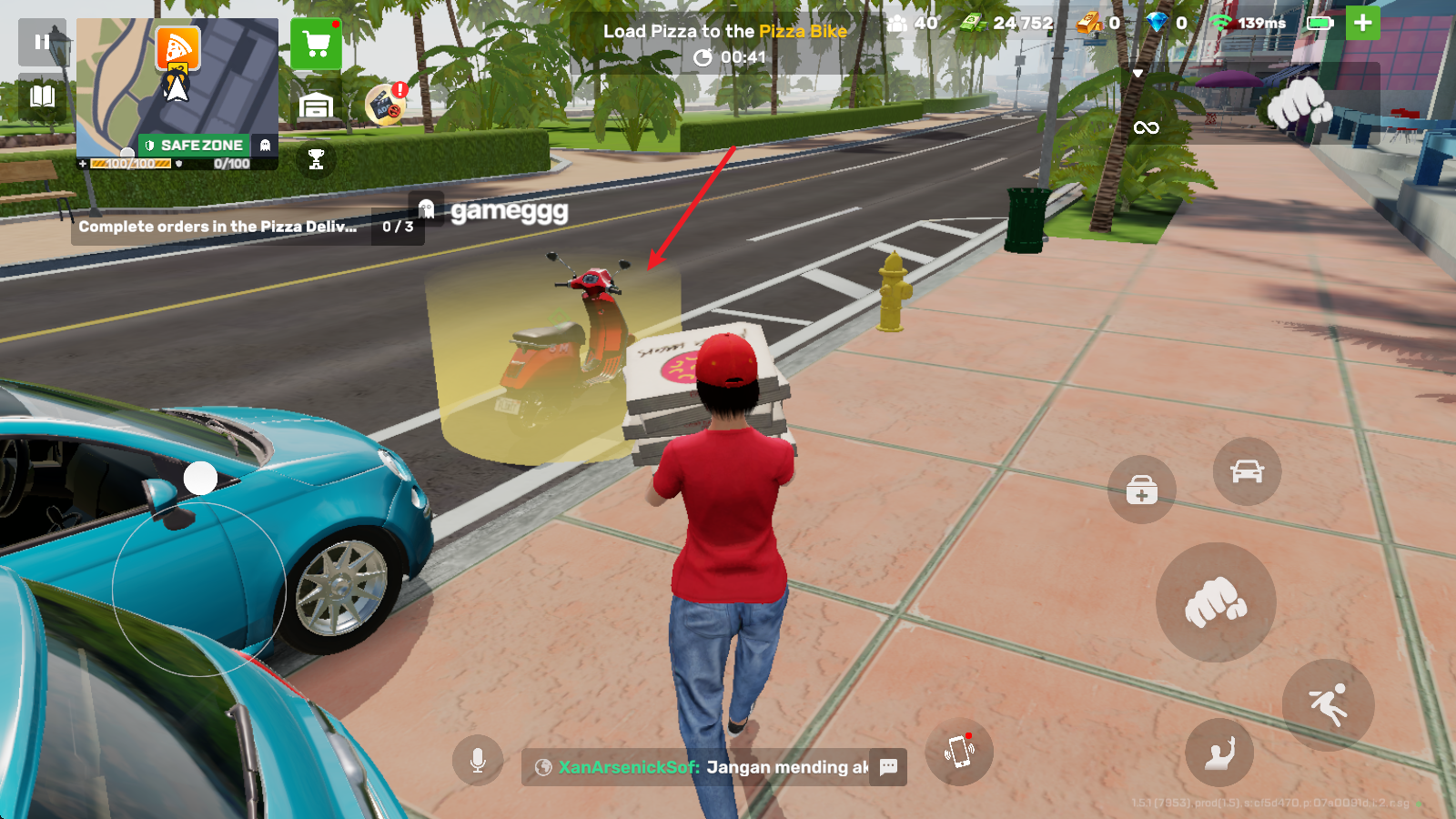This screenshot has width=1456, height=819.
Task: Open the XanArsenickSof chat message bar
Action: click(x=701, y=767)
